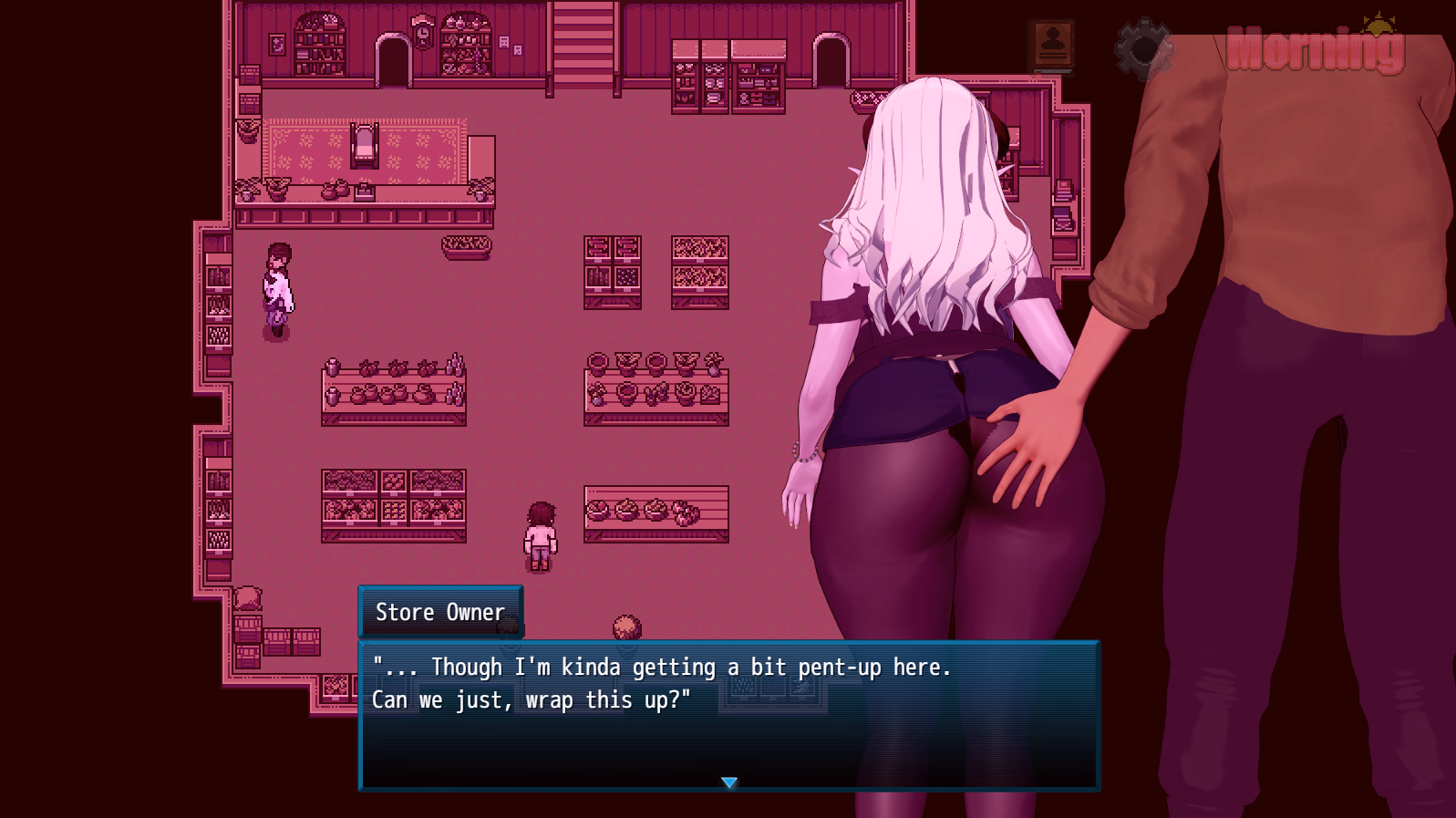This screenshot has width=1456, height=818.
Task: Open the character profile book icon
Action: 1052,46
